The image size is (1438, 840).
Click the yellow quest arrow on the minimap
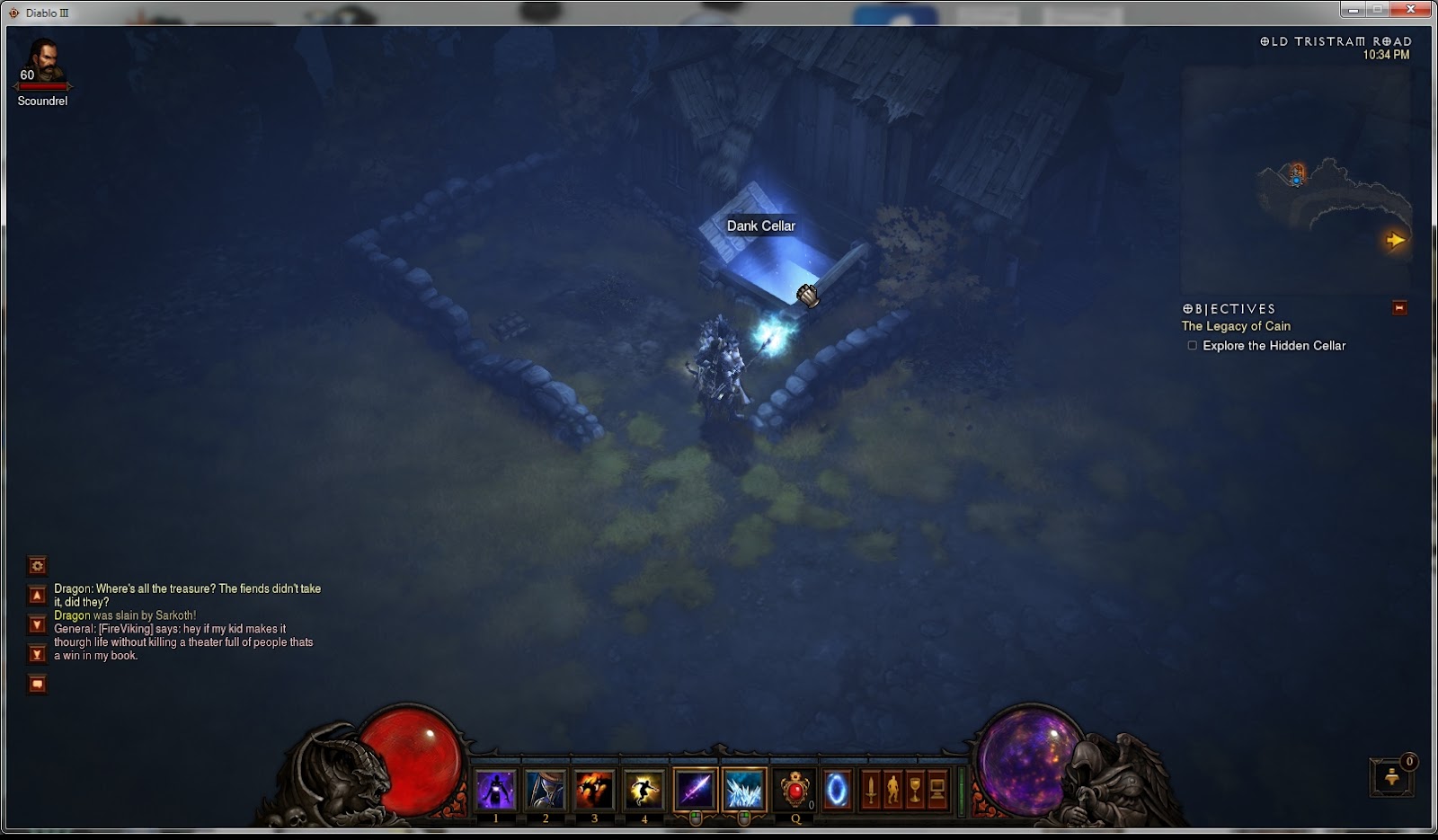[x=1397, y=240]
